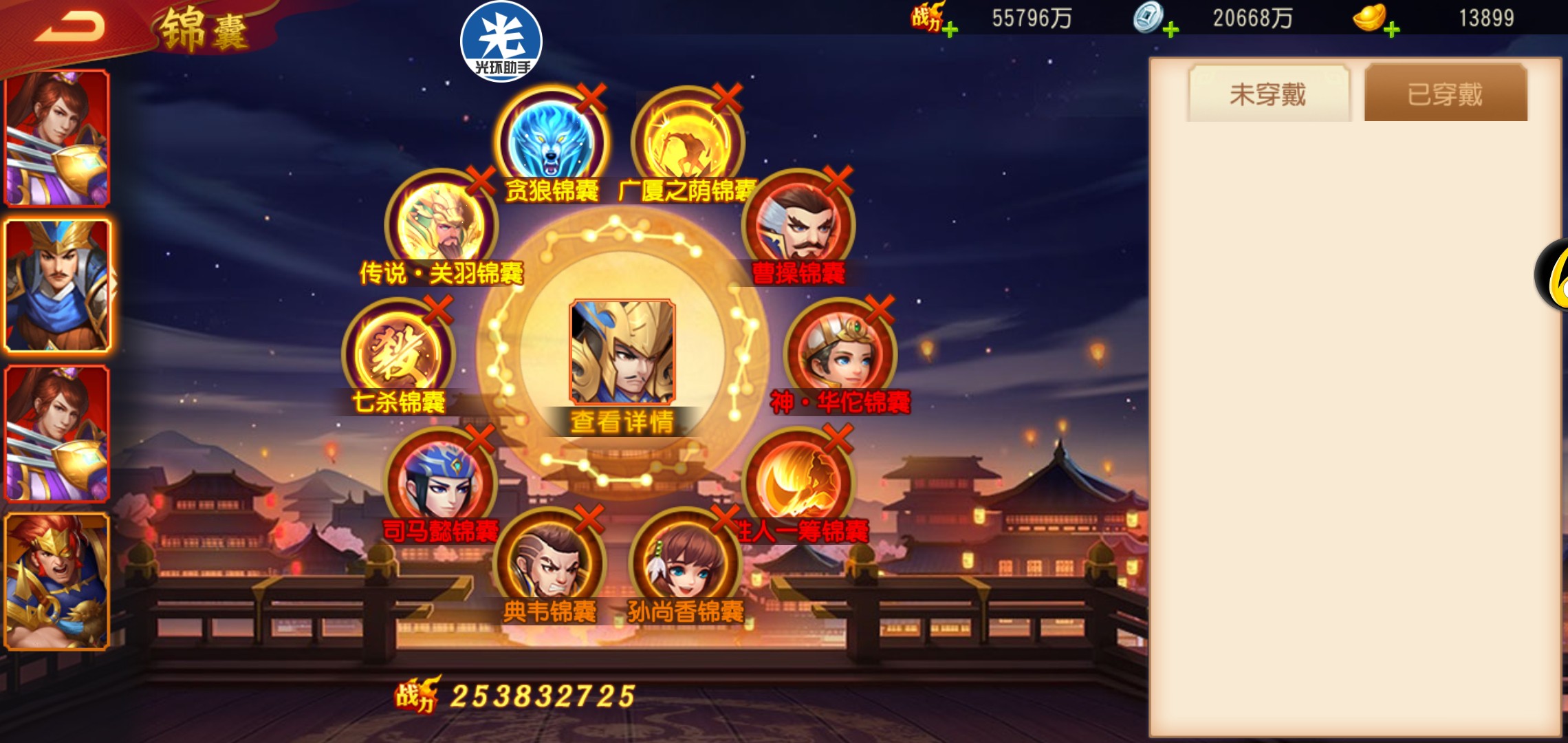1568x743 pixels.
Task: Remove the 贪狼锦囊 with its red X
Action: (591, 98)
